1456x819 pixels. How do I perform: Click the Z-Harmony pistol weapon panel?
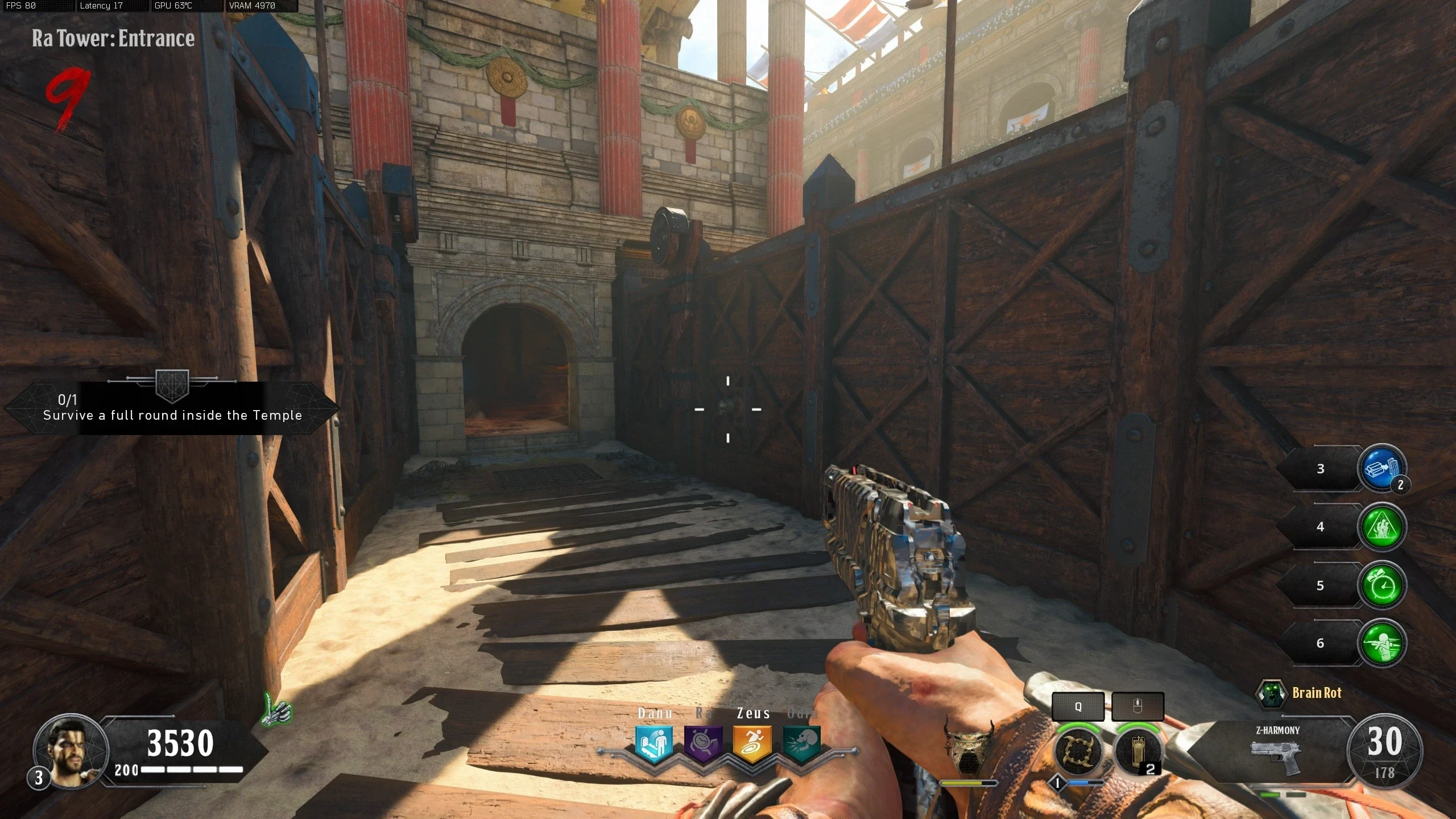pyautogui.click(x=1277, y=752)
